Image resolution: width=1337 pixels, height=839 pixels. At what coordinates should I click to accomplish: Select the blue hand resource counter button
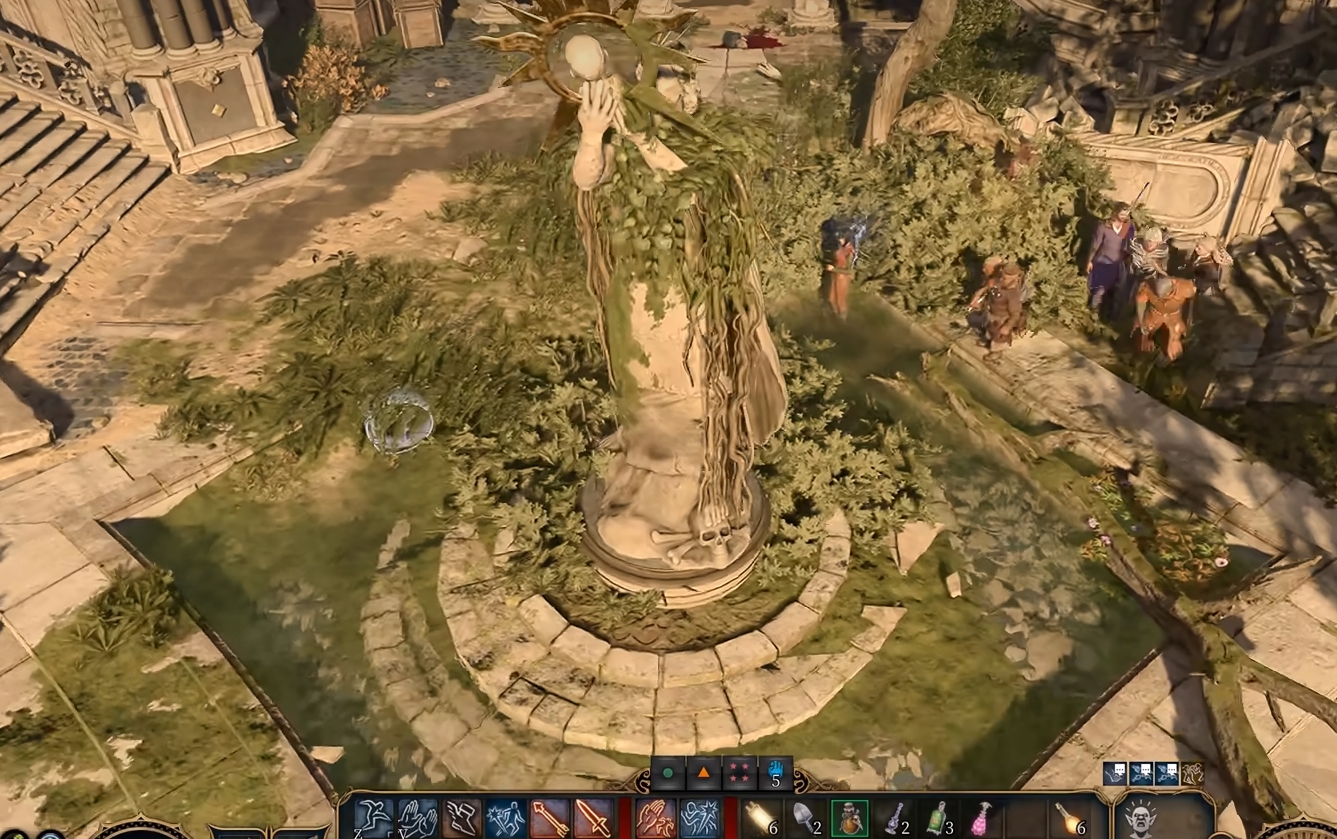775,773
